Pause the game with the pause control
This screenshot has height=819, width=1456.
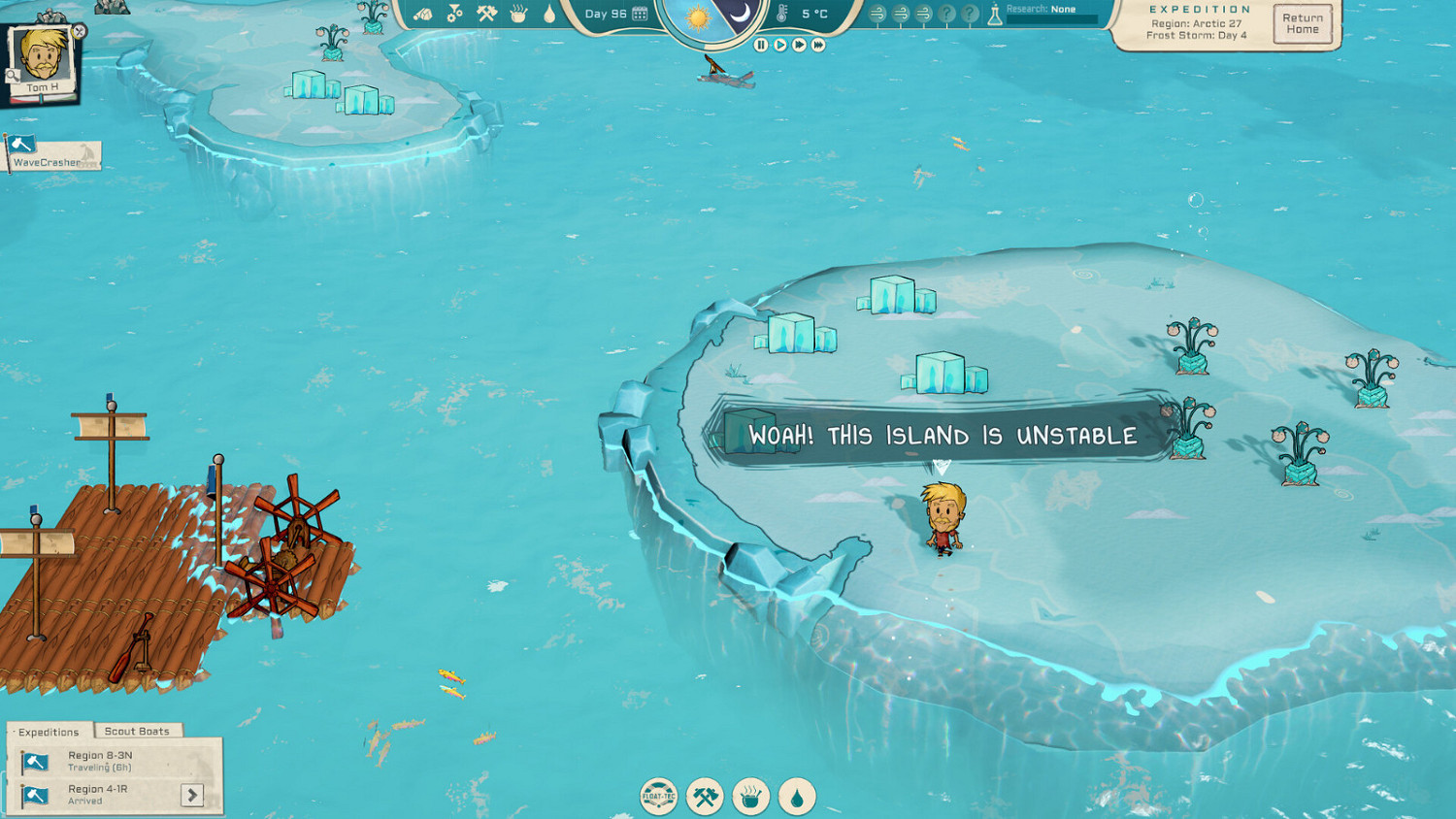click(760, 43)
